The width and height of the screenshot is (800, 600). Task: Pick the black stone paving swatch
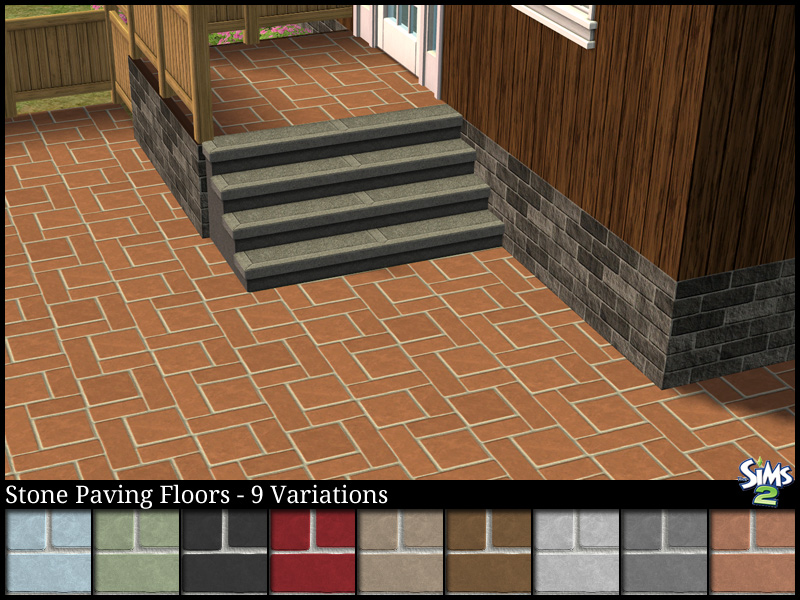pyautogui.click(x=224, y=552)
